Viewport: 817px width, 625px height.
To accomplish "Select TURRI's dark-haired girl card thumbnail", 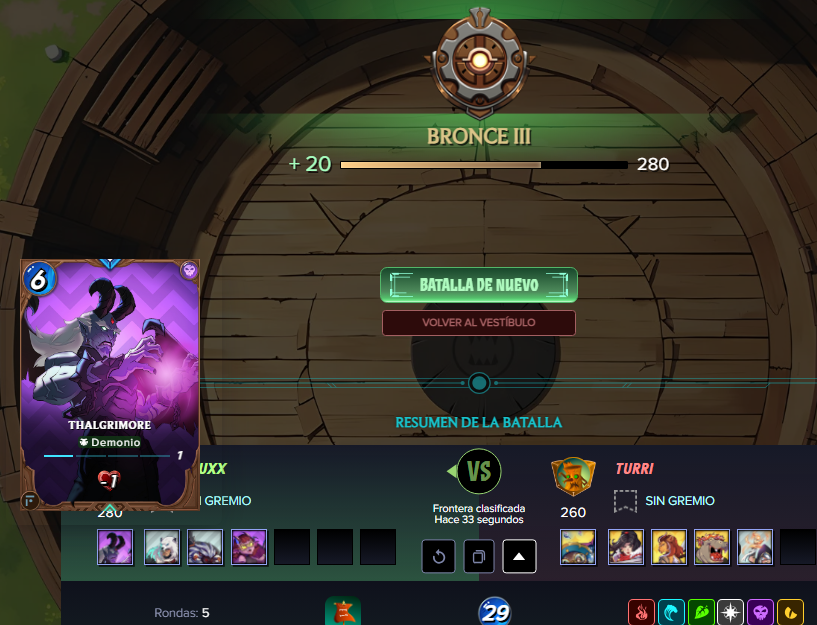I will click(x=626, y=547).
